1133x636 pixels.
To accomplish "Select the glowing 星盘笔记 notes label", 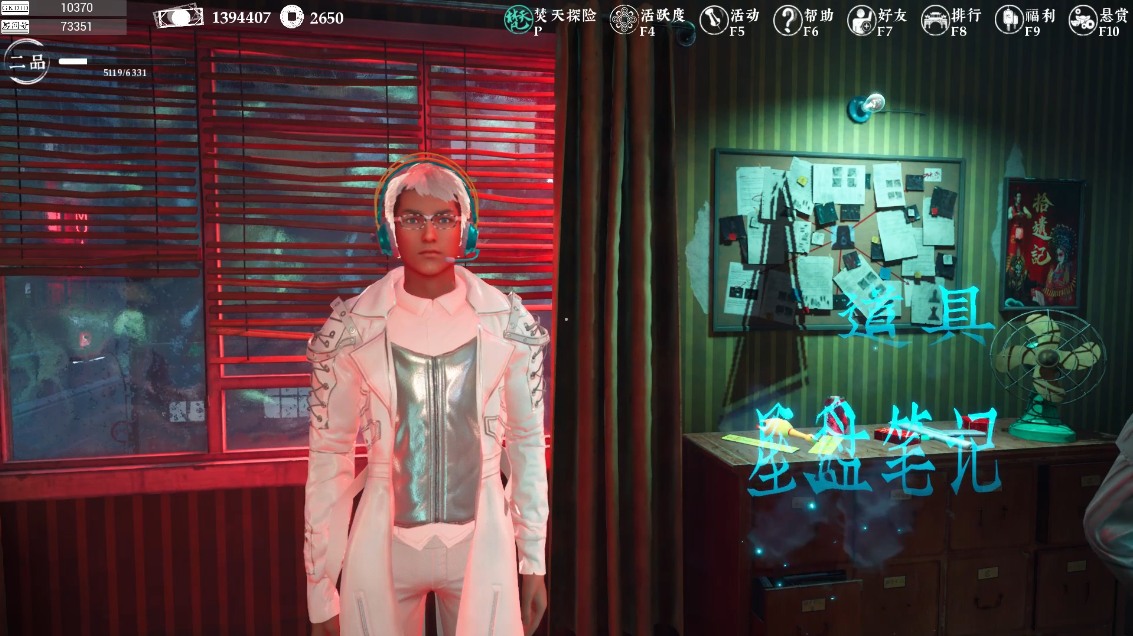I will [x=877, y=452].
